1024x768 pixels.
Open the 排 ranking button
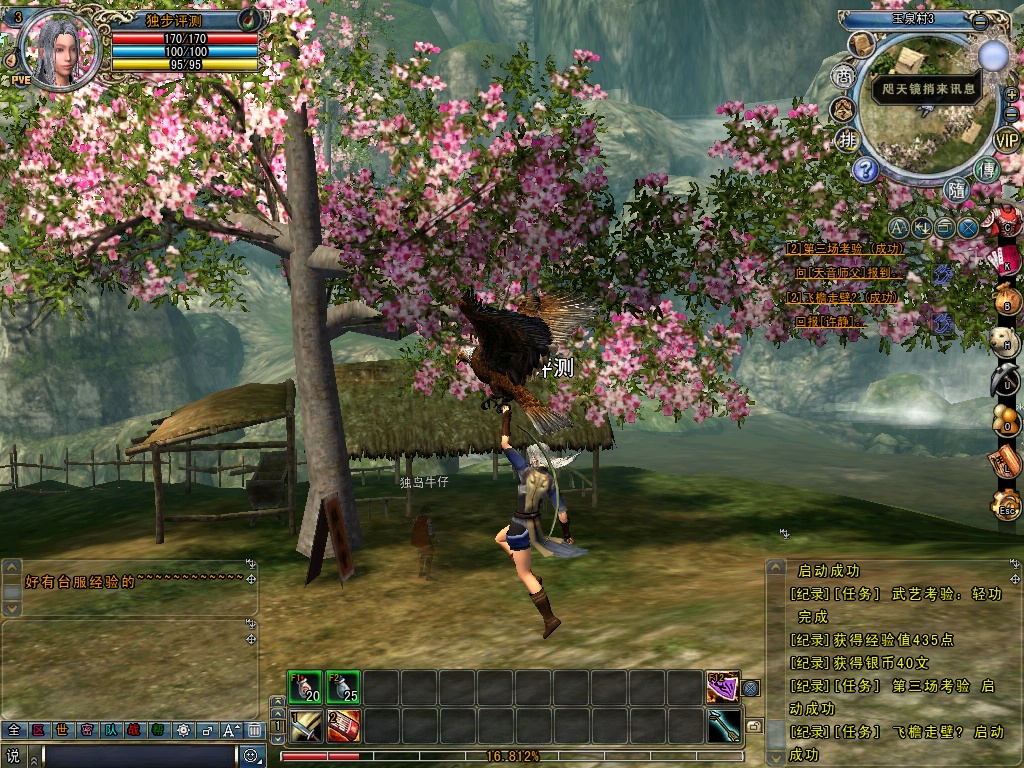click(847, 139)
